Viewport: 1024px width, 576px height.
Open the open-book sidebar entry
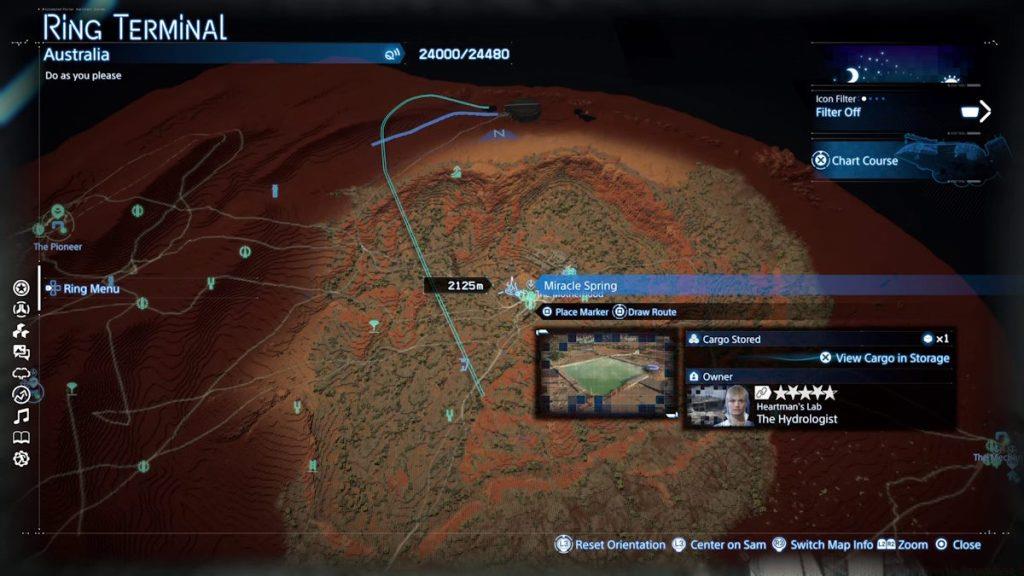tap(21, 437)
